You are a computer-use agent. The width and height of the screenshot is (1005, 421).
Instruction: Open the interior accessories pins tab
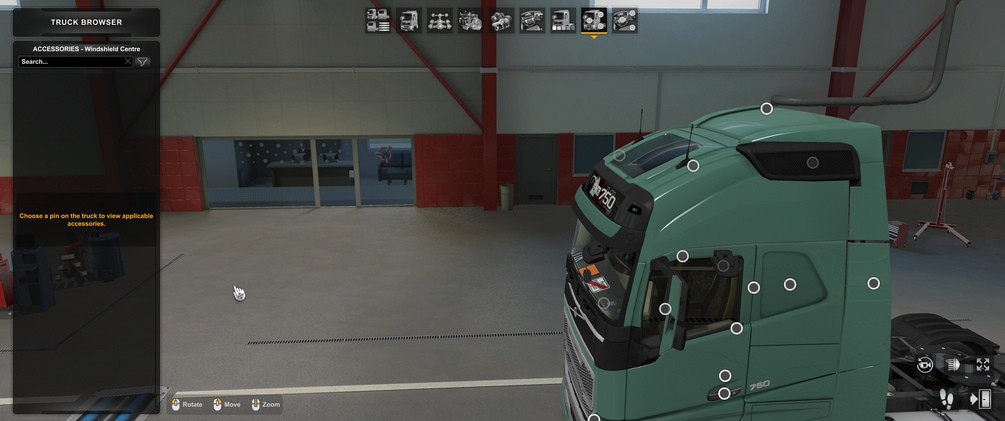625,20
